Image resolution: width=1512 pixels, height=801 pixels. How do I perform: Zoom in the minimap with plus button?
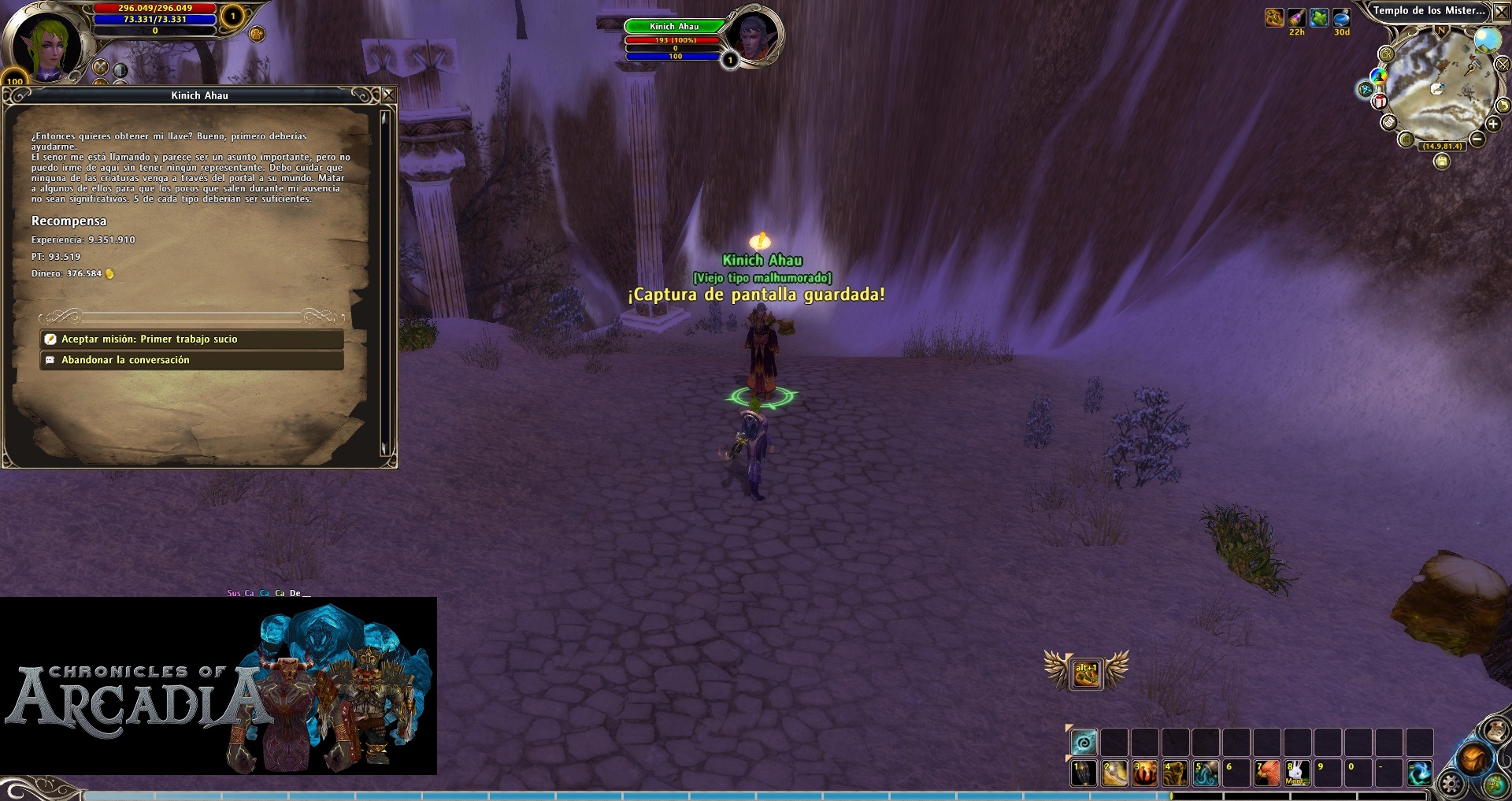[x=1492, y=124]
